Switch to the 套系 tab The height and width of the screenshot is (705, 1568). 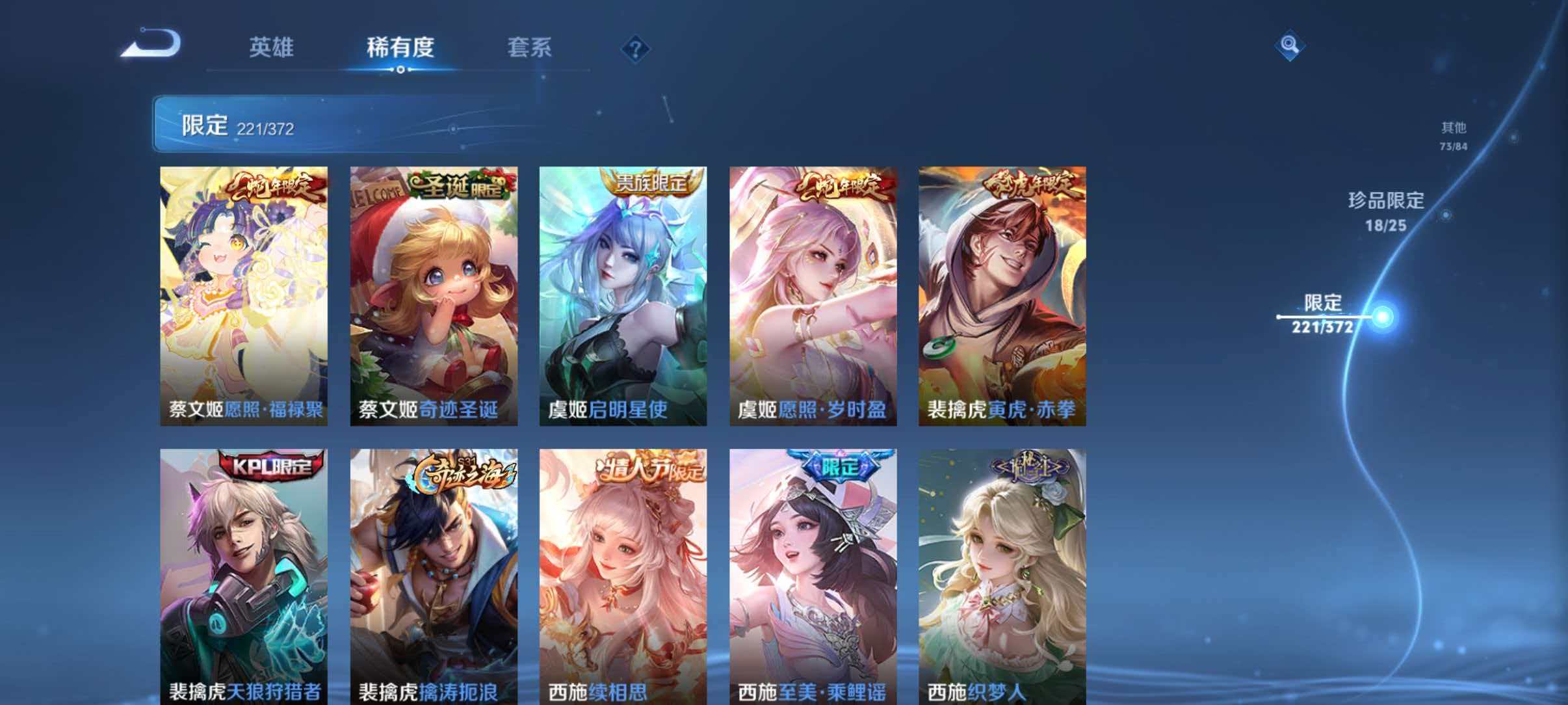point(530,47)
